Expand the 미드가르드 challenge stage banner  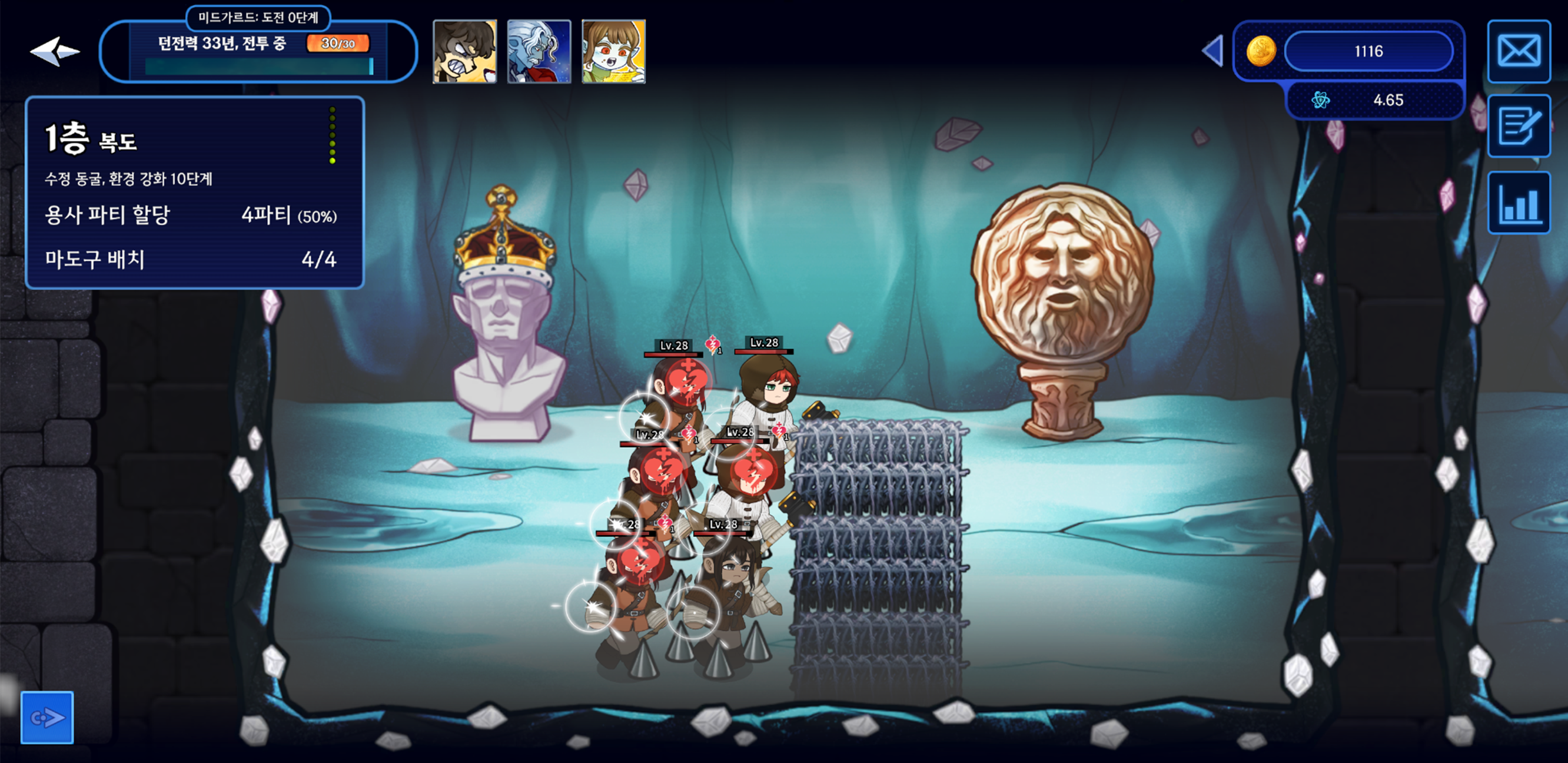coord(258,19)
